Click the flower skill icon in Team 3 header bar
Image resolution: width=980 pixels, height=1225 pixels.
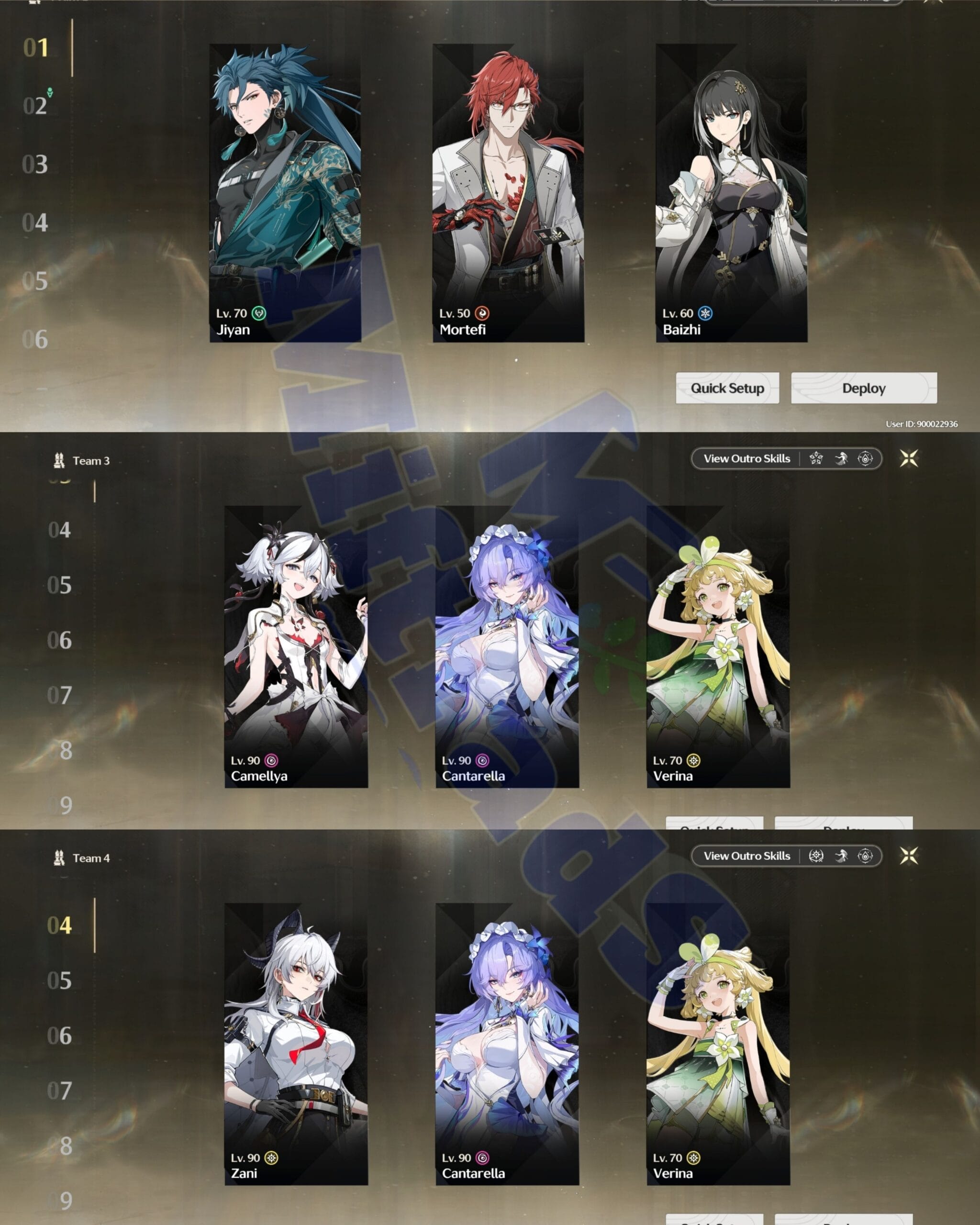(x=816, y=459)
